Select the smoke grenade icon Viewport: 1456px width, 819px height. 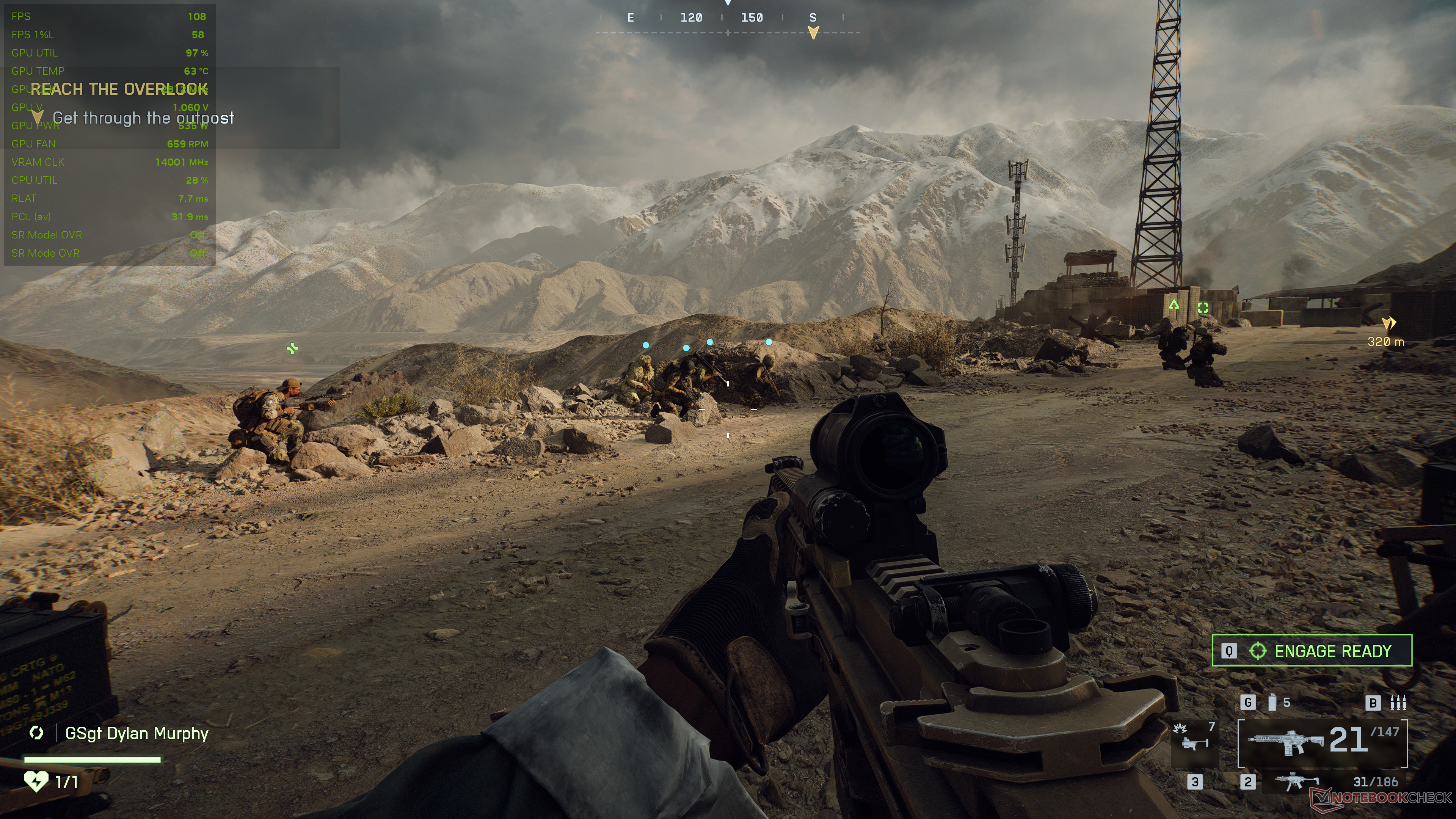[1272, 703]
